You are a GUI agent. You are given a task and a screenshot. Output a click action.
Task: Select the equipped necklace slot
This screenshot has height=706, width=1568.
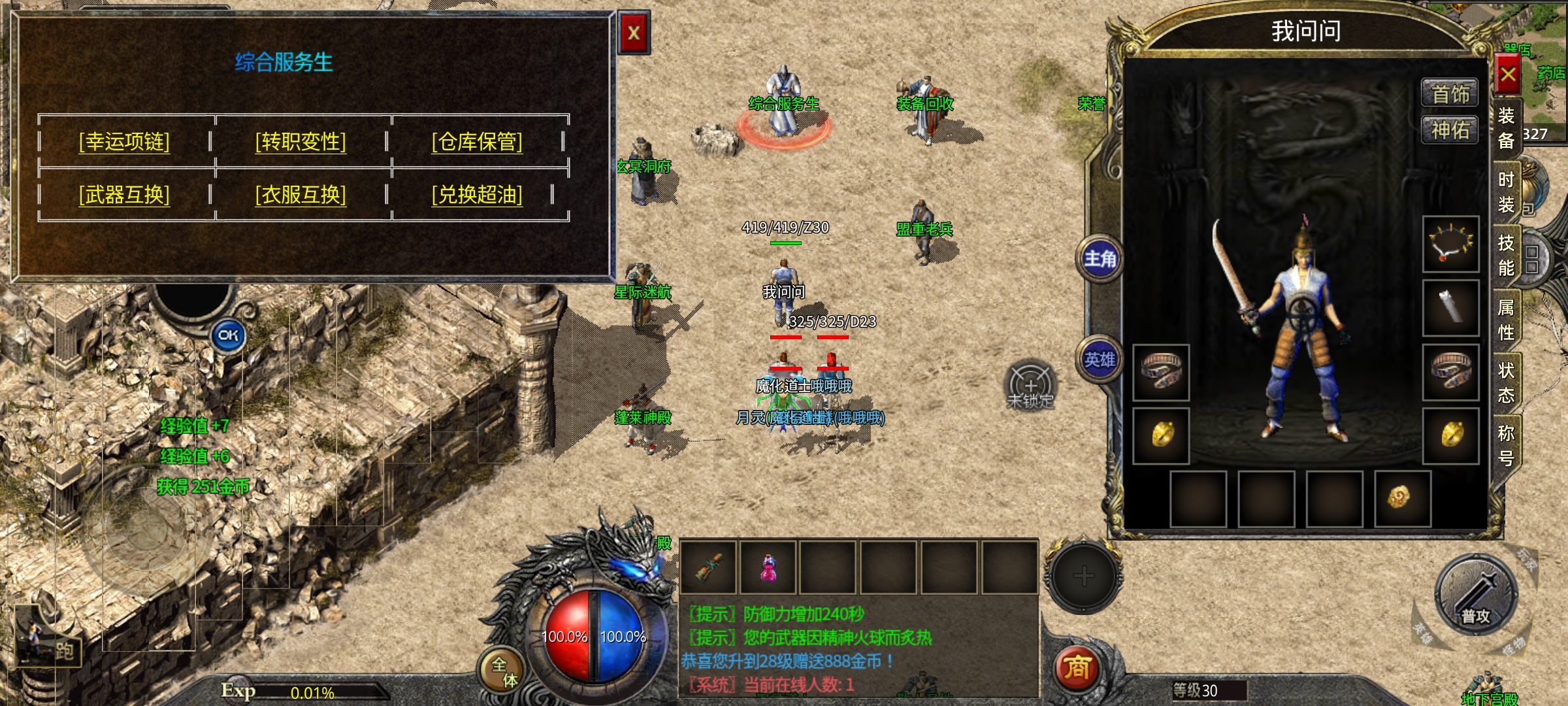pyautogui.click(x=1451, y=244)
